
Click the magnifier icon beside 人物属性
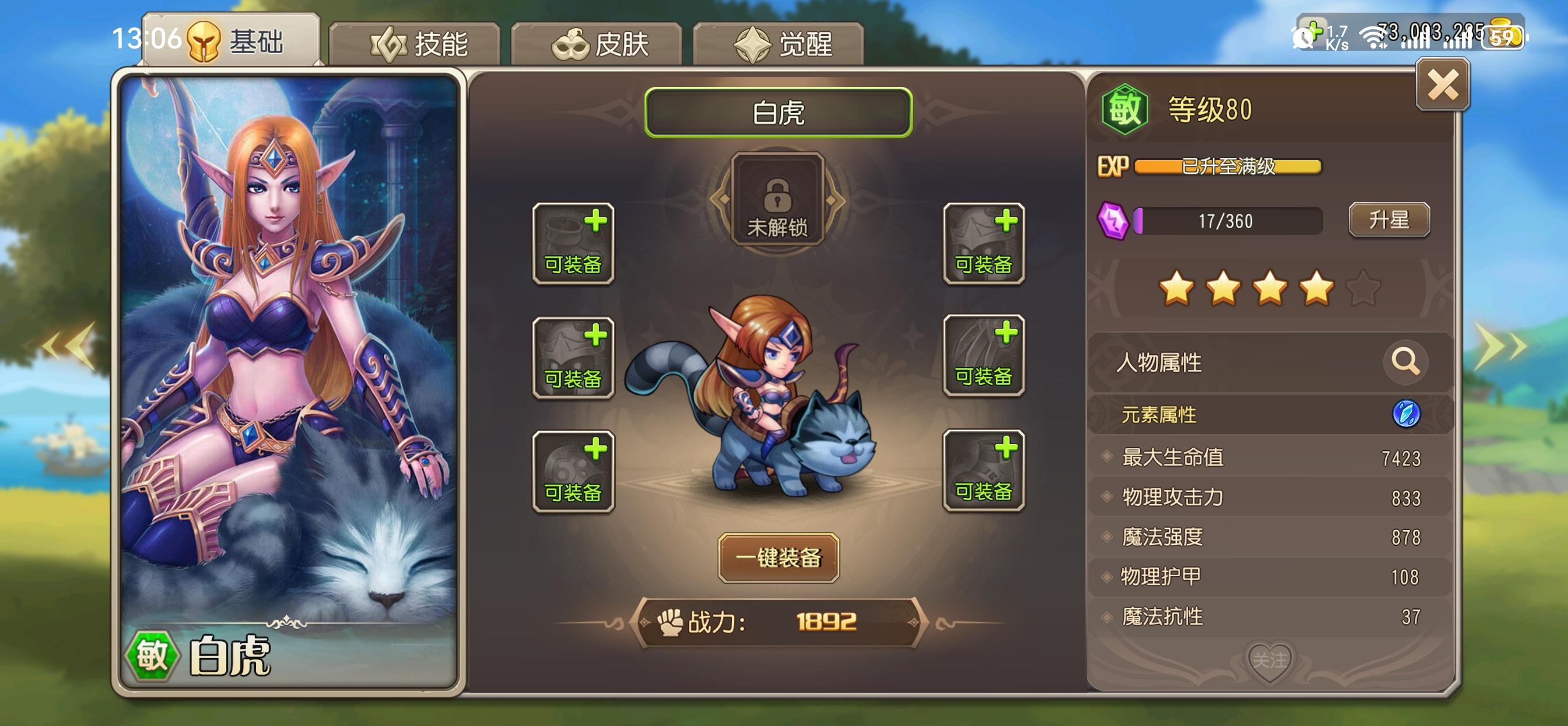pyautogui.click(x=1406, y=362)
